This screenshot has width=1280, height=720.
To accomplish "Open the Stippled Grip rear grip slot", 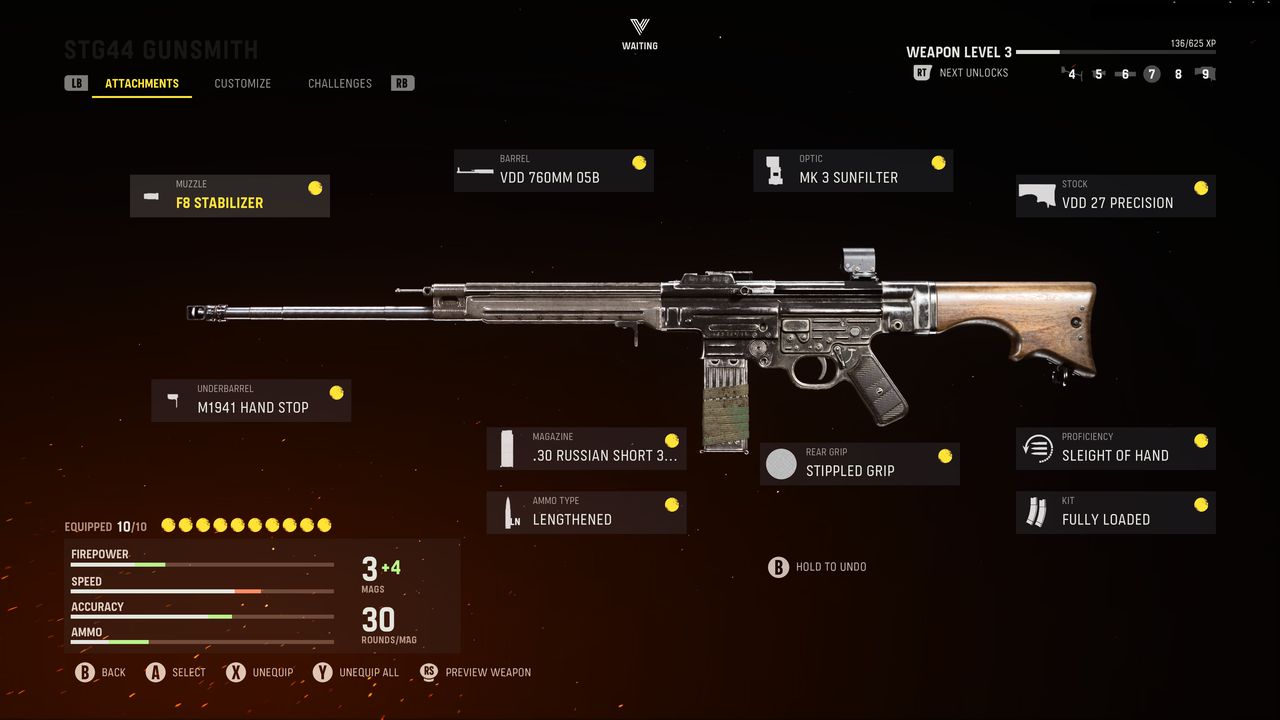I will click(860, 464).
